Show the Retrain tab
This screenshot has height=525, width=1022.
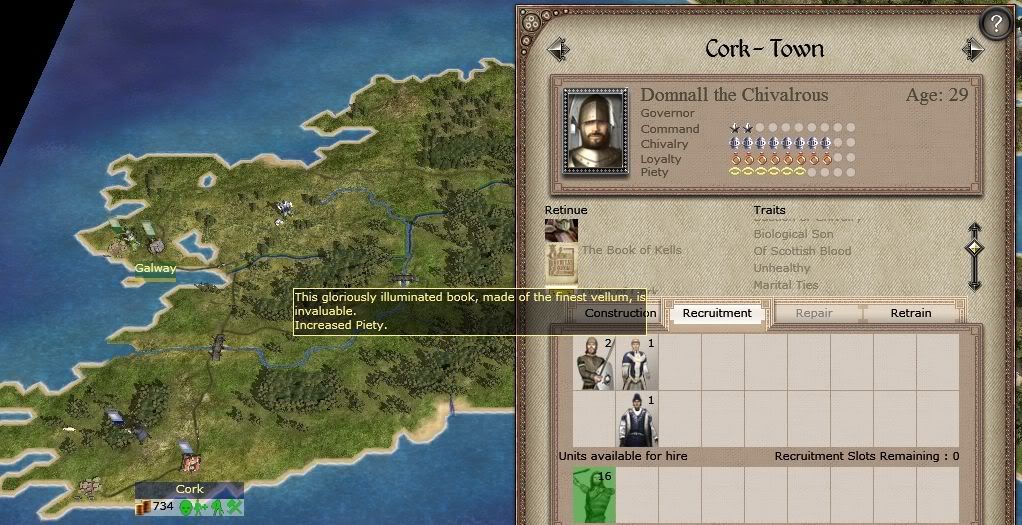(x=910, y=313)
